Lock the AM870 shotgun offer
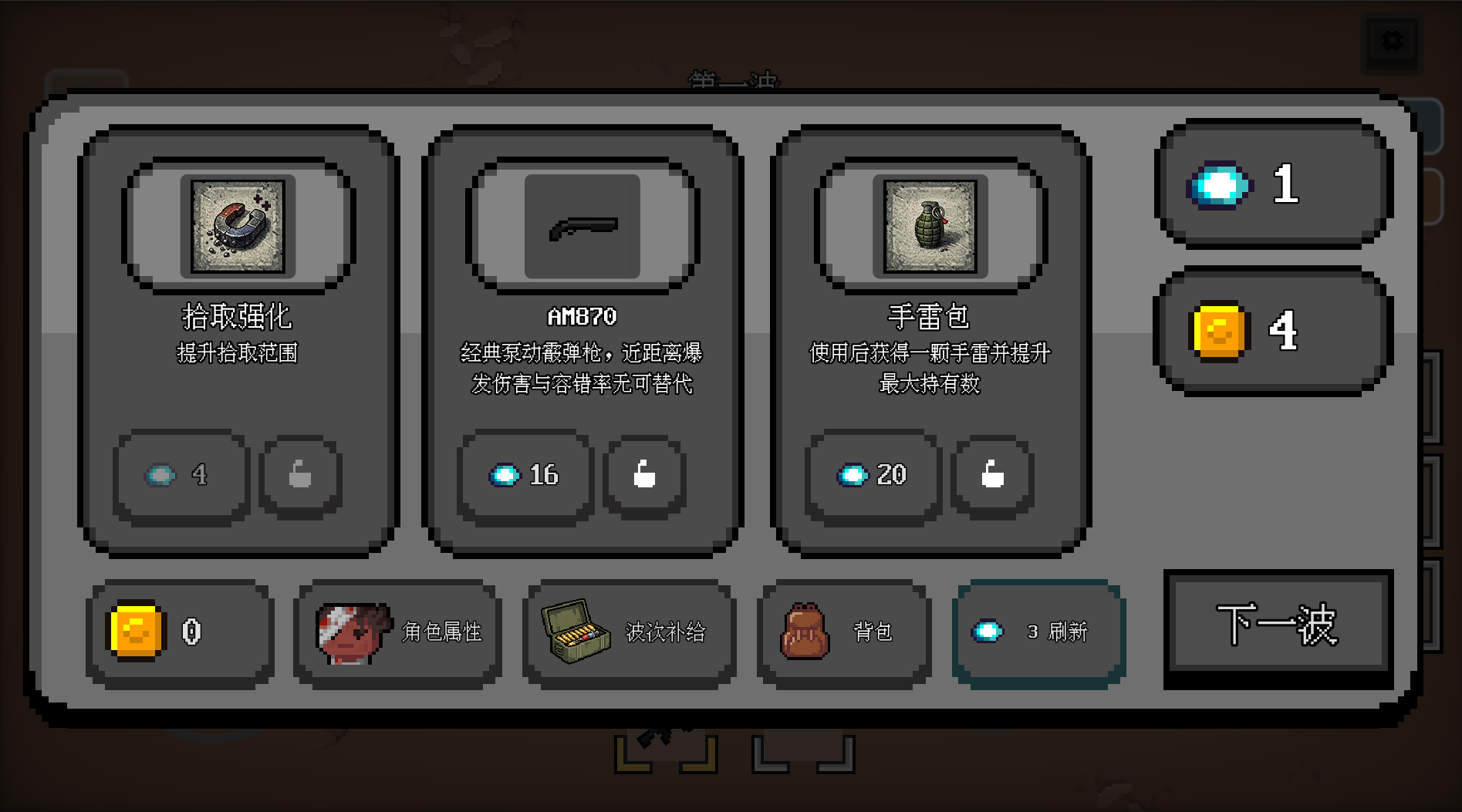1462x812 pixels. (x=646, y=475)
